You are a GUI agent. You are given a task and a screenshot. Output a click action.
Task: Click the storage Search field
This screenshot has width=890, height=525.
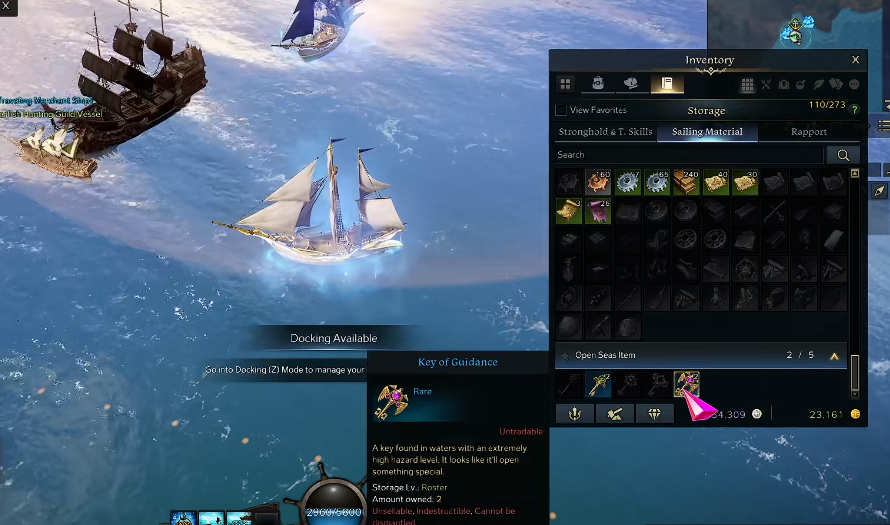(690, 155)
